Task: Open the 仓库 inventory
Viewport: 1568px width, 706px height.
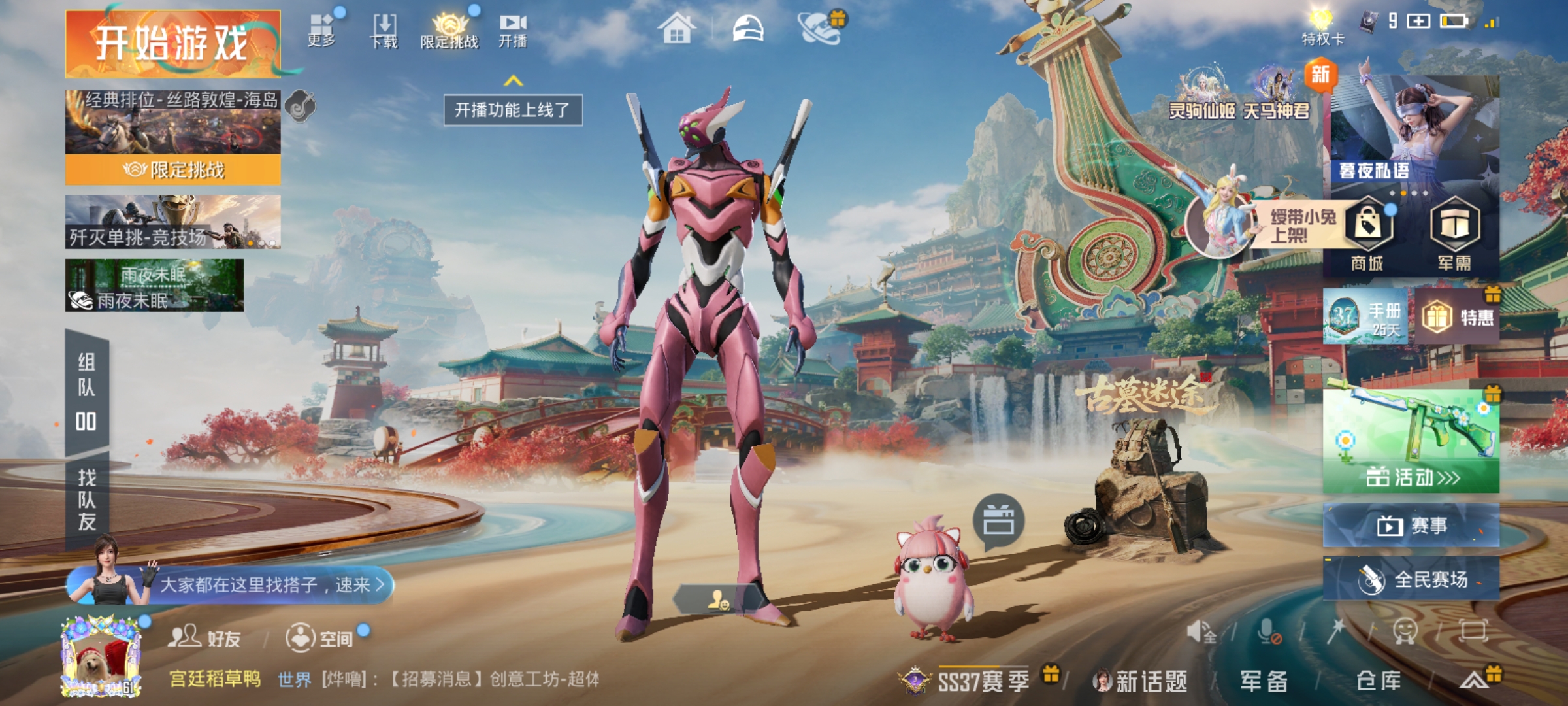Action: 1379,681
